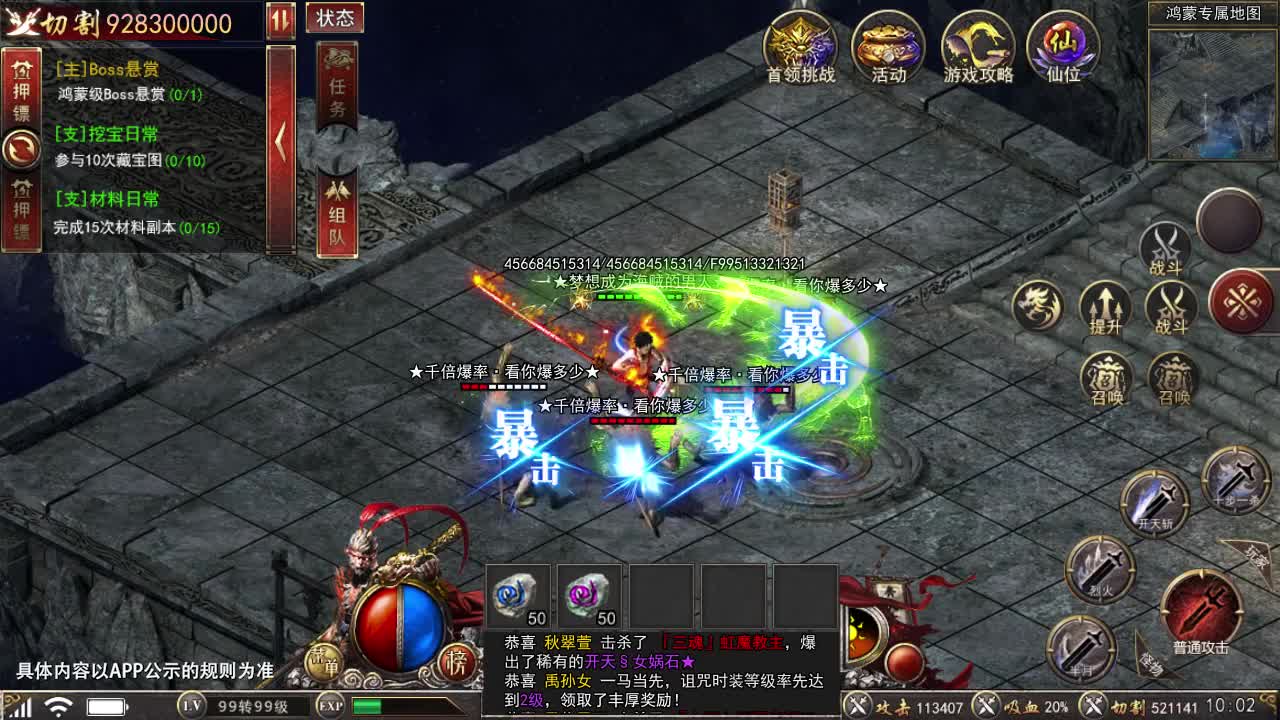Activate the 十步一杀 skill
1280x720 pixels.
point(1235,480)
